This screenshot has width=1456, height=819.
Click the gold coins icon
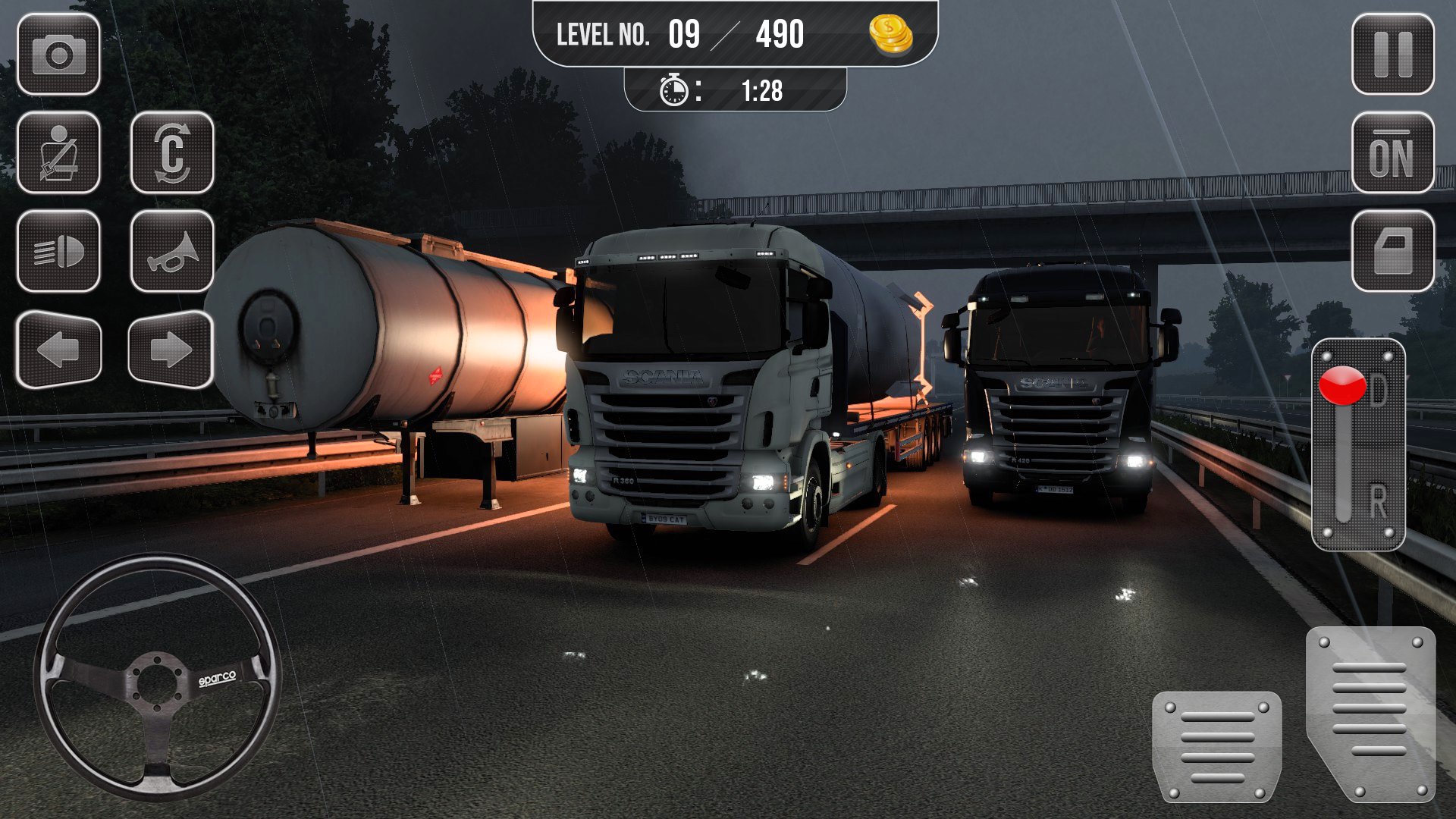pos(890,35)
